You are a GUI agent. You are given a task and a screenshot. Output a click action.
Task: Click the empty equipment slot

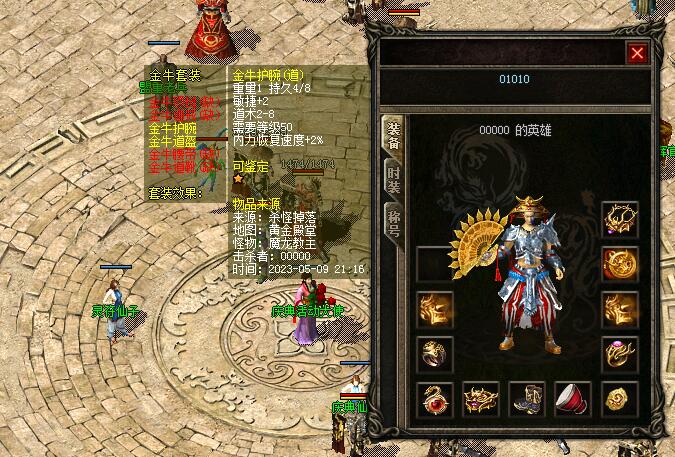point(435,264)
